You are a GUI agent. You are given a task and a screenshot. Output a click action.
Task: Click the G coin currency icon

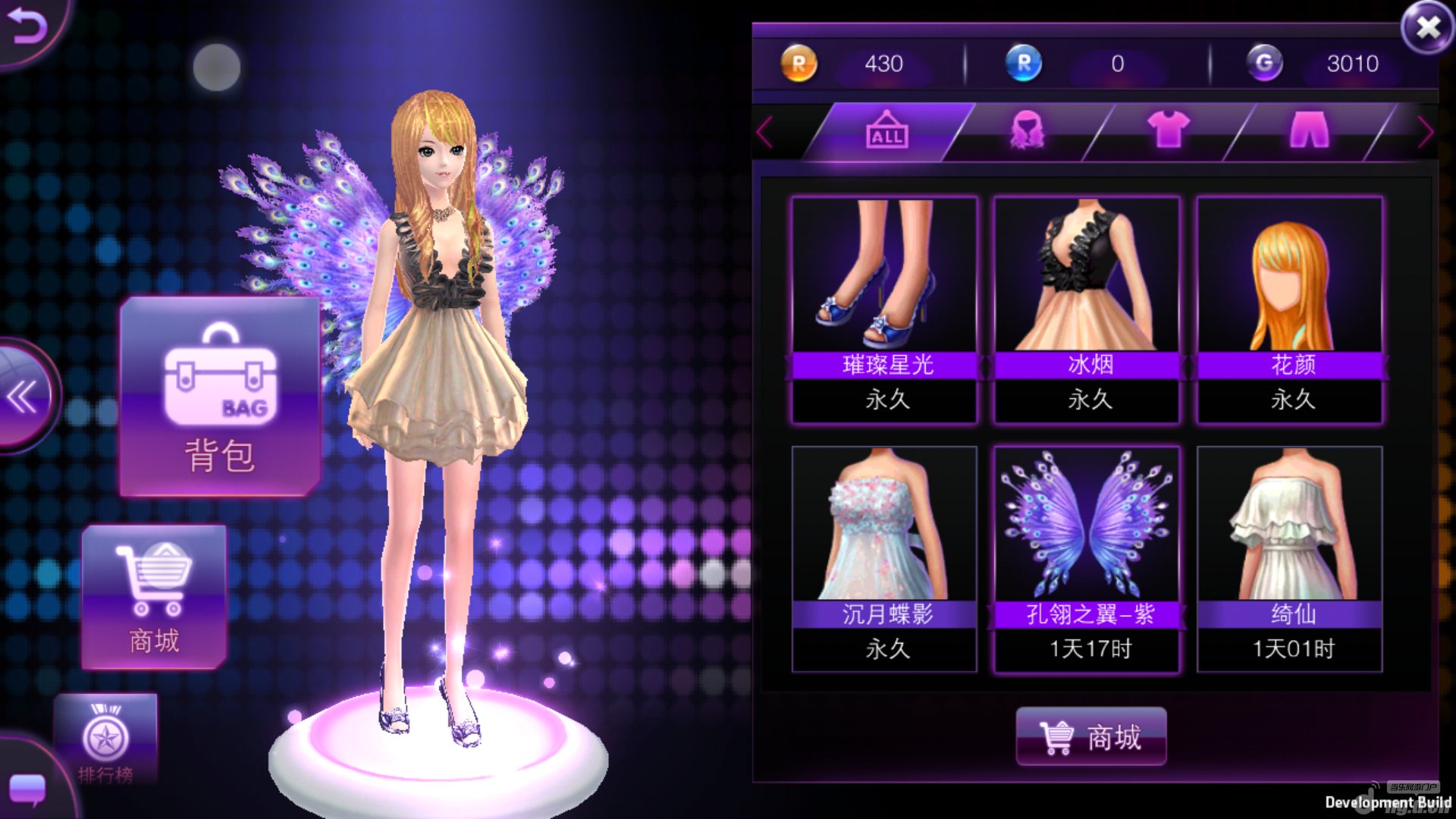(1263, 64)
